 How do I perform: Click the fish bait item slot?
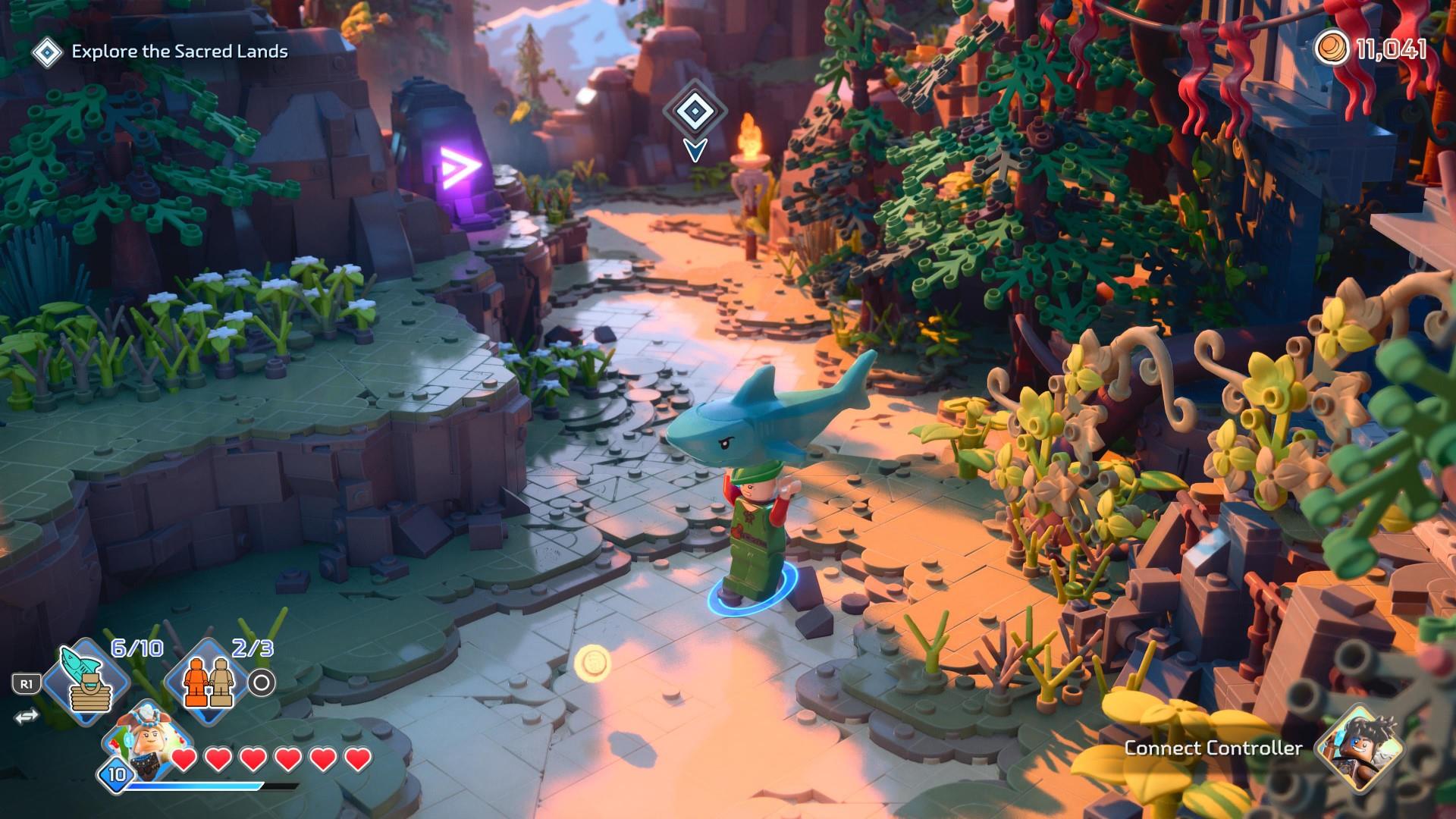(x=85, y=684)
